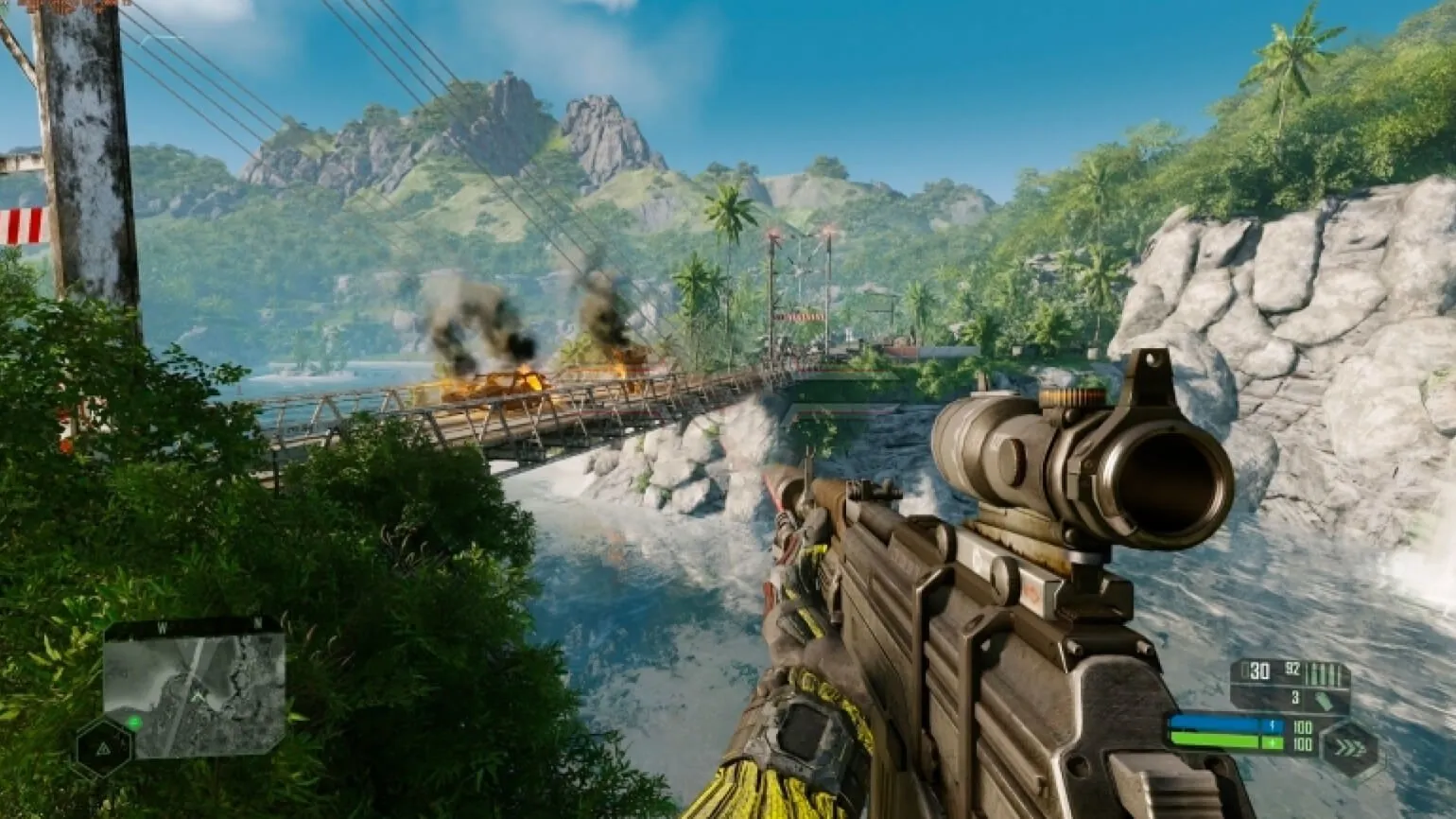Select the grenade icon
This screenshot has width=1456, height=819.
point(1323,700)
